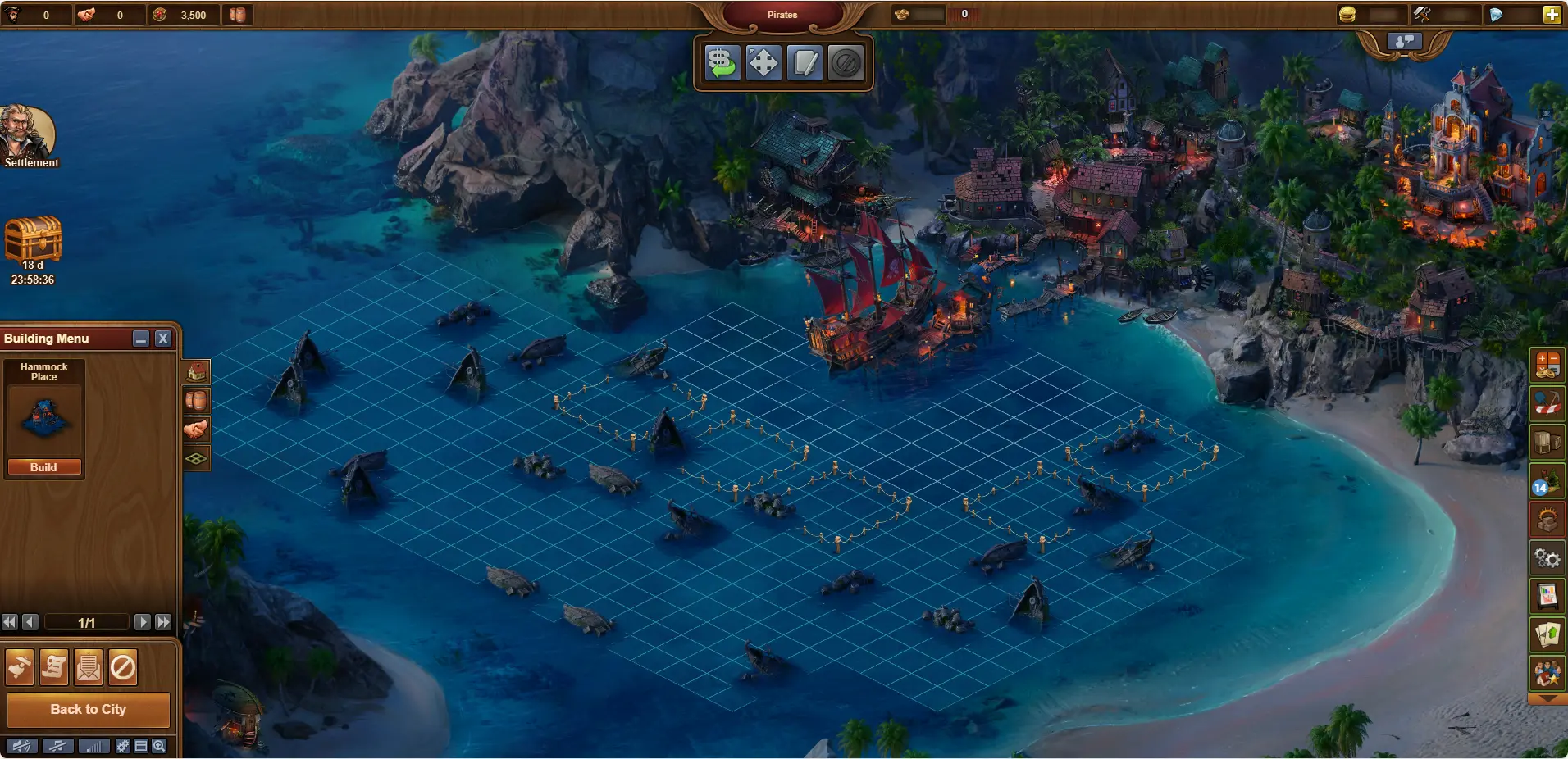Minimize the Building Menu panel
This screenshot has height=759, width=1568.
tap(141, 339)
